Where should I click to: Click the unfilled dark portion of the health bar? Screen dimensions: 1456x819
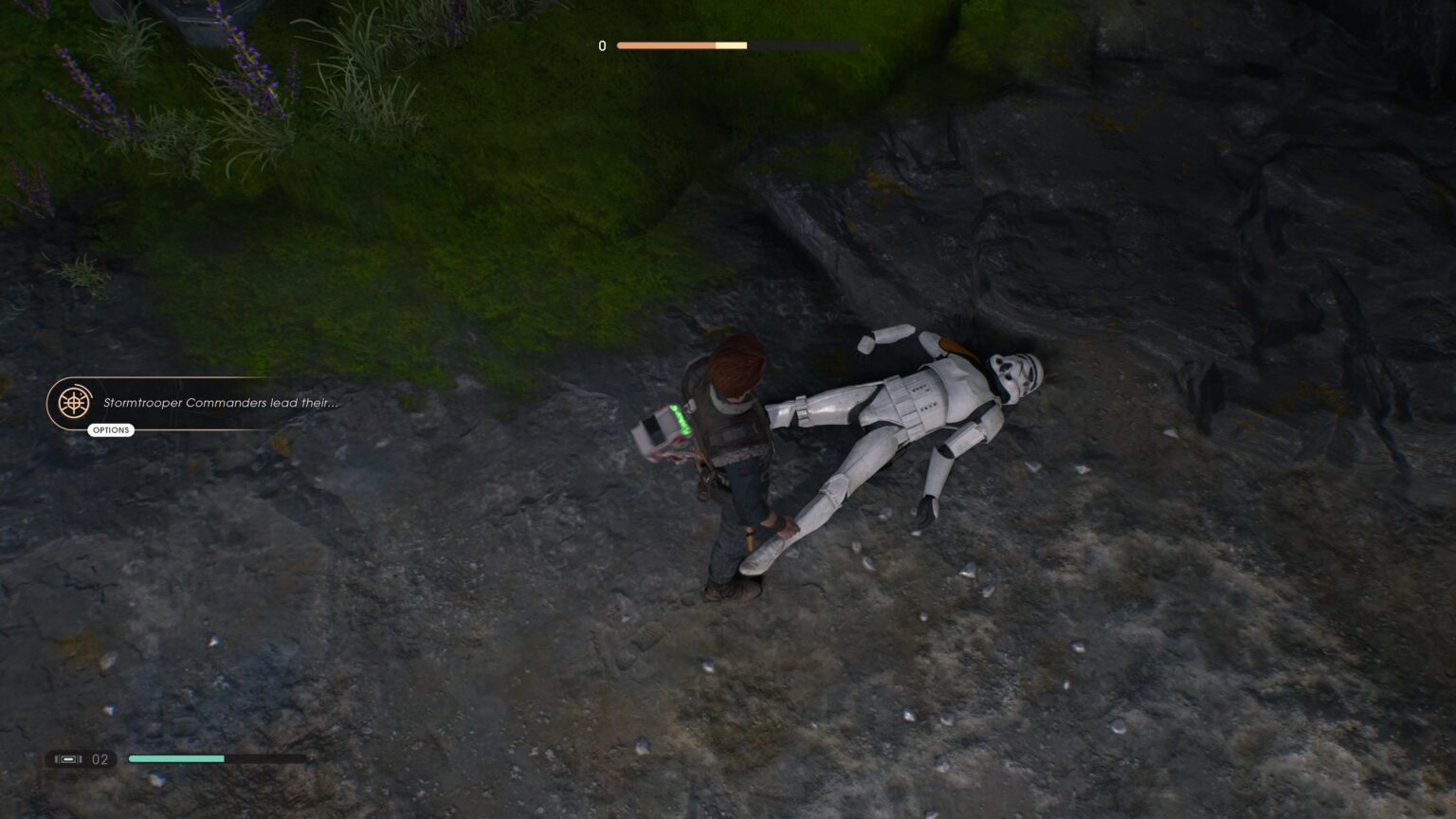pyautogui.click(x=265, y=758)
